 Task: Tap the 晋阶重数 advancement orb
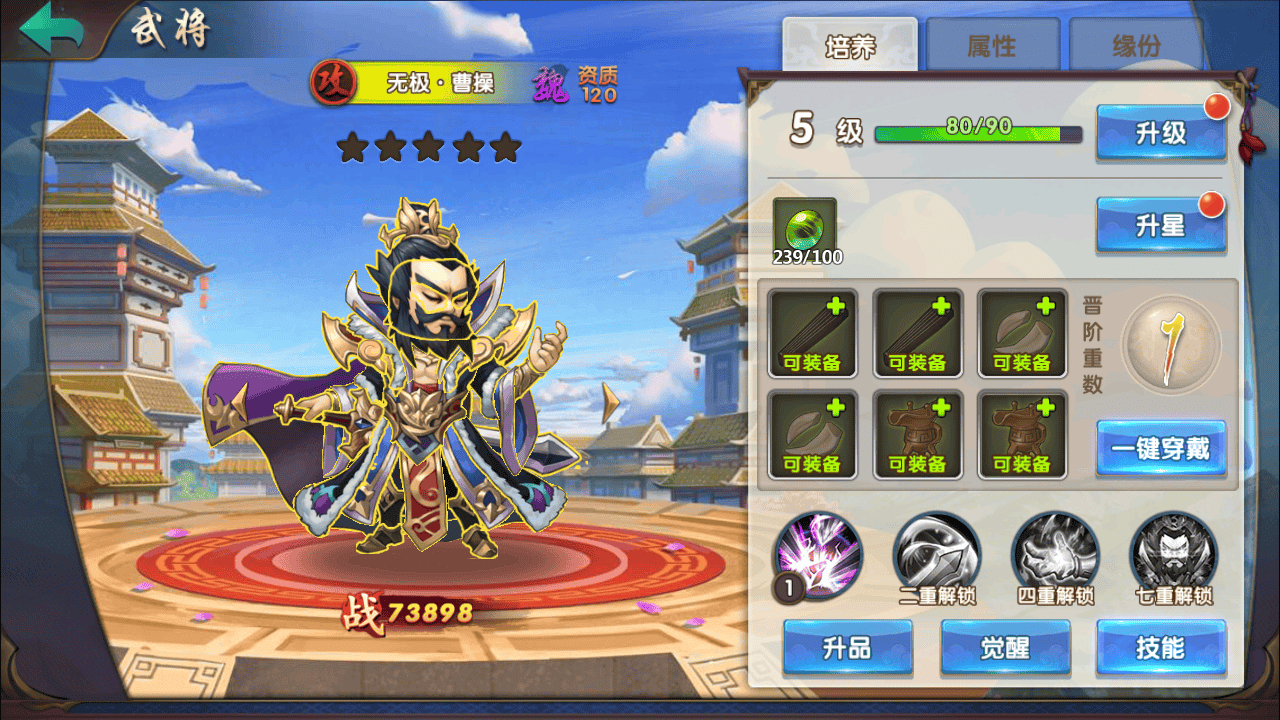point(1171,345)
